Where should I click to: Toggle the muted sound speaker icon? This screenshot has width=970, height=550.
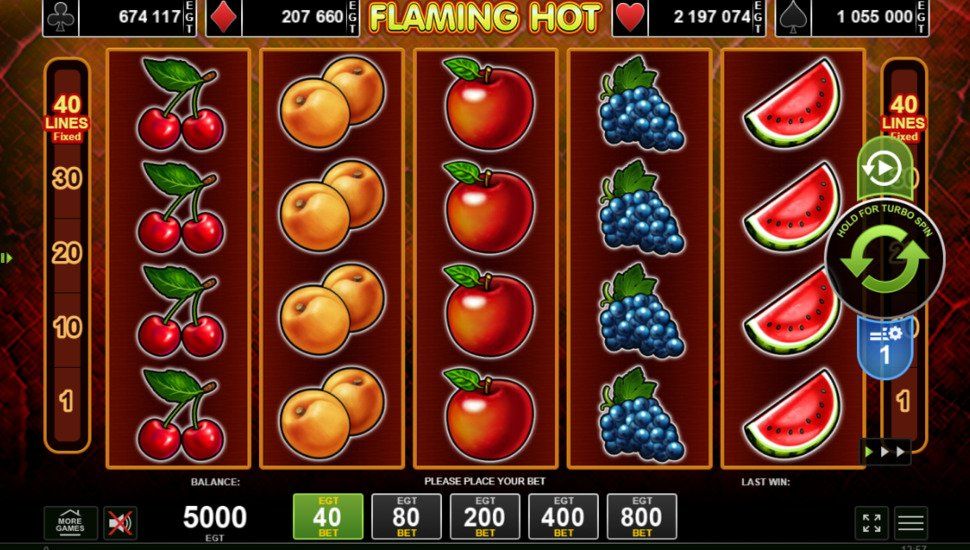click(120, 522)
